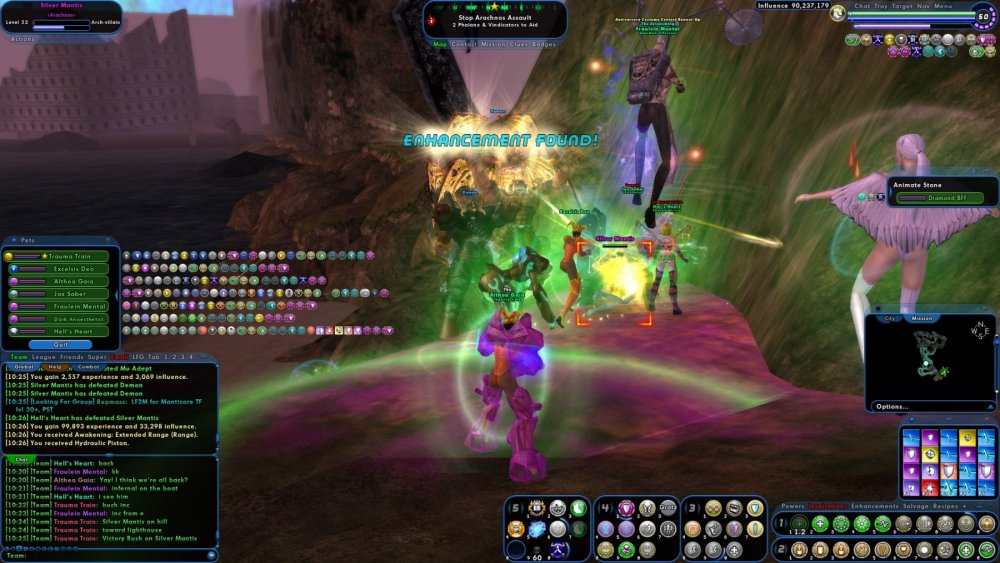Click the Quit team button
The height and width of the screenshot is (563, 1000).
tap(60, 344)
